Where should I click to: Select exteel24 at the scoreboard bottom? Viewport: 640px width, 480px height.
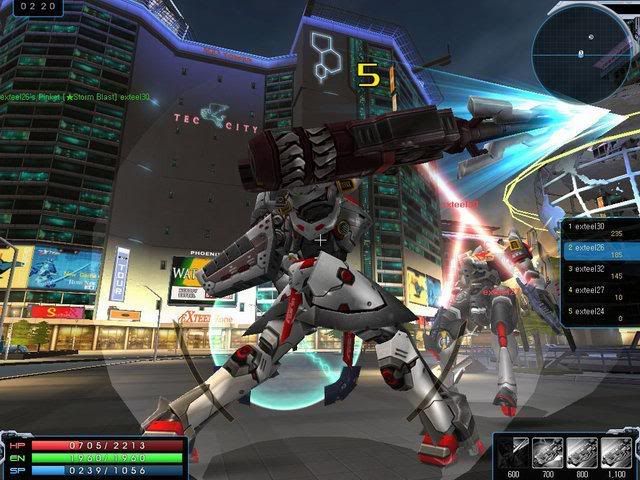598,313
